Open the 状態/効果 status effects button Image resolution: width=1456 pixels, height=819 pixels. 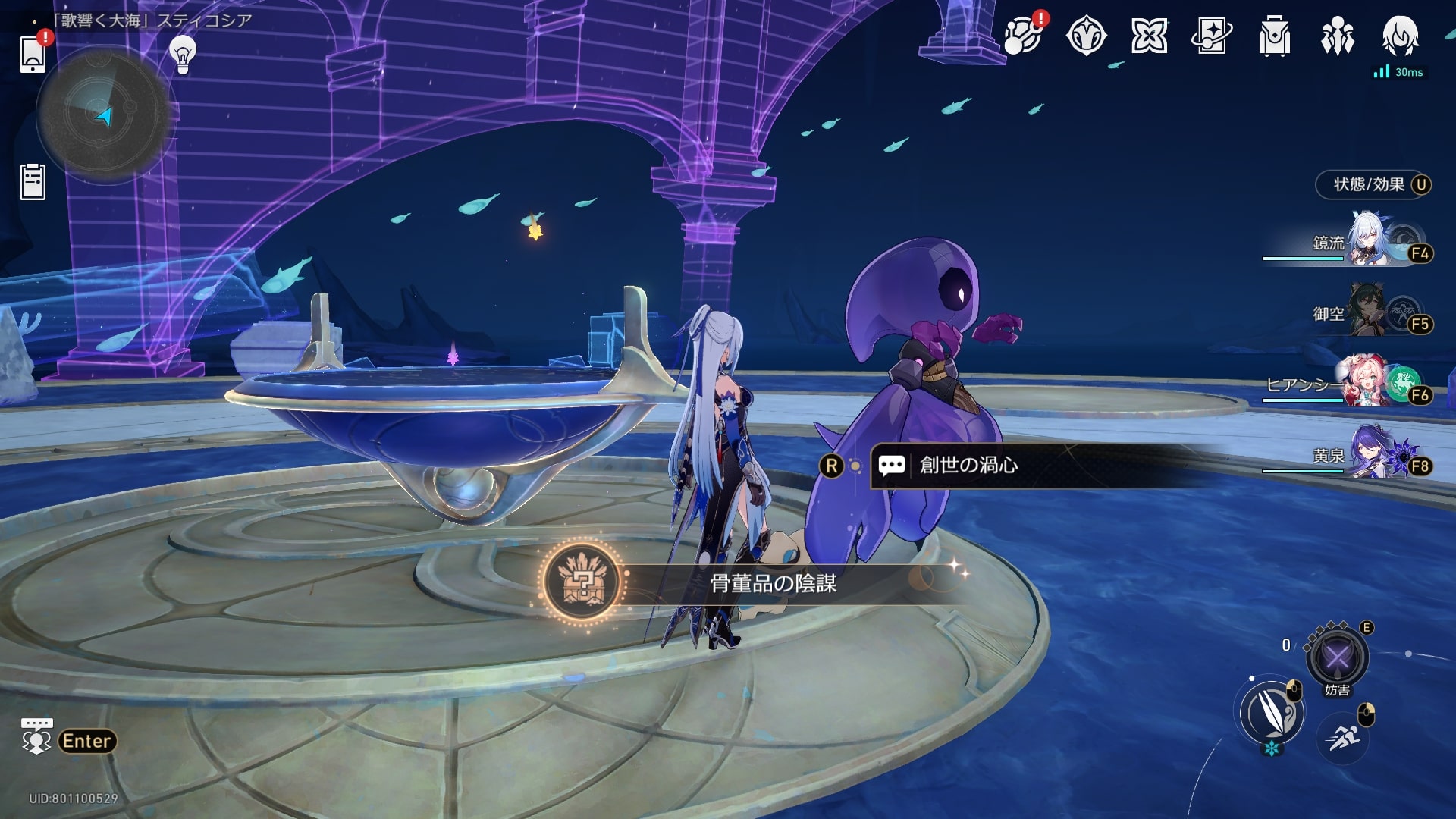[x=1373, y=184]
